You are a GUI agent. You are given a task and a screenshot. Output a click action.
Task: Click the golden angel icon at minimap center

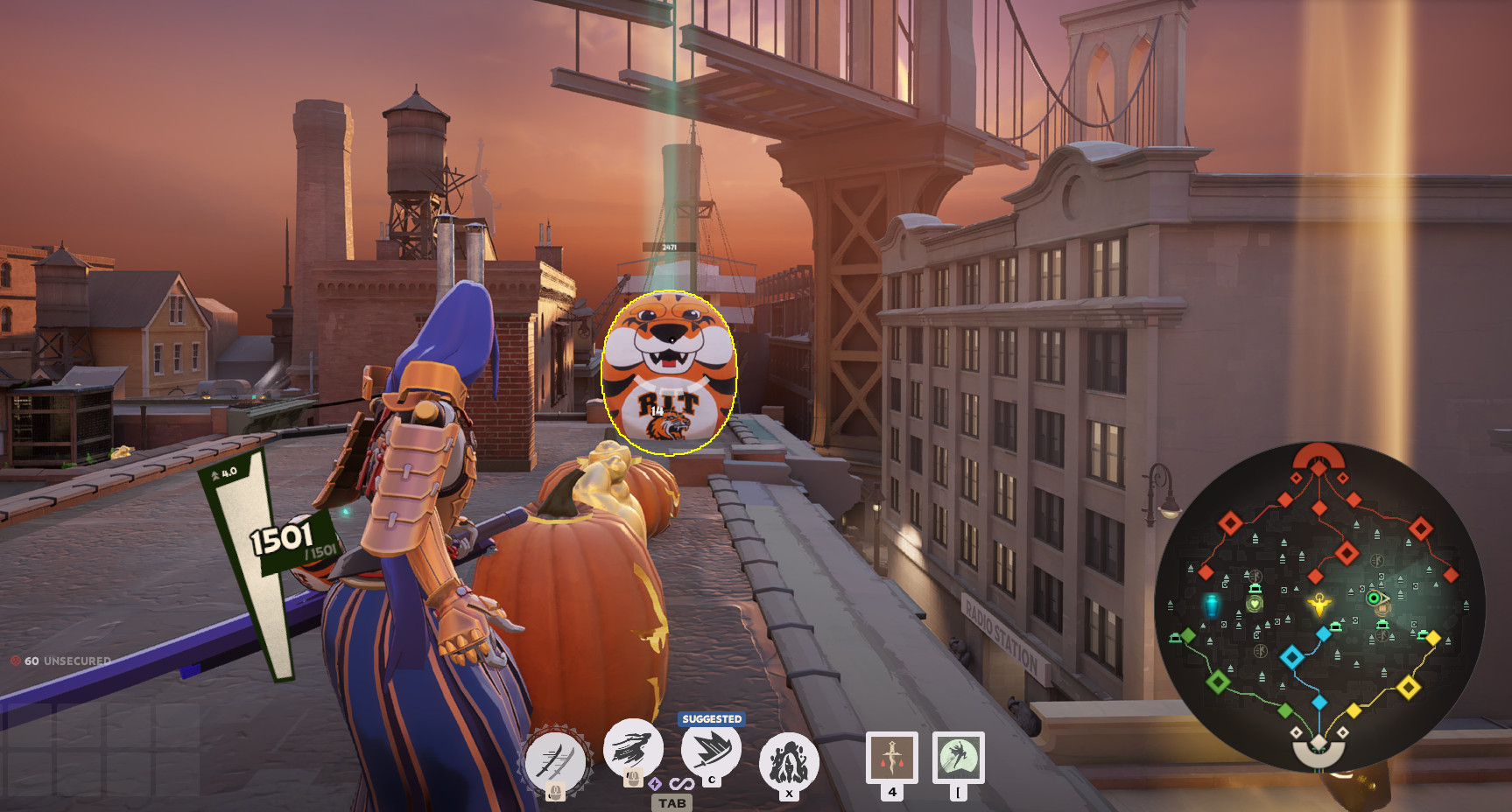tap(1319, 605)
